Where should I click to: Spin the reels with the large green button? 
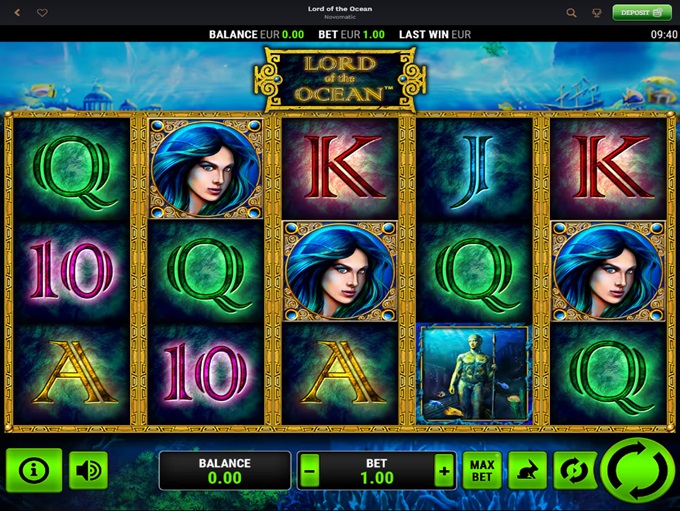(638, 472)
